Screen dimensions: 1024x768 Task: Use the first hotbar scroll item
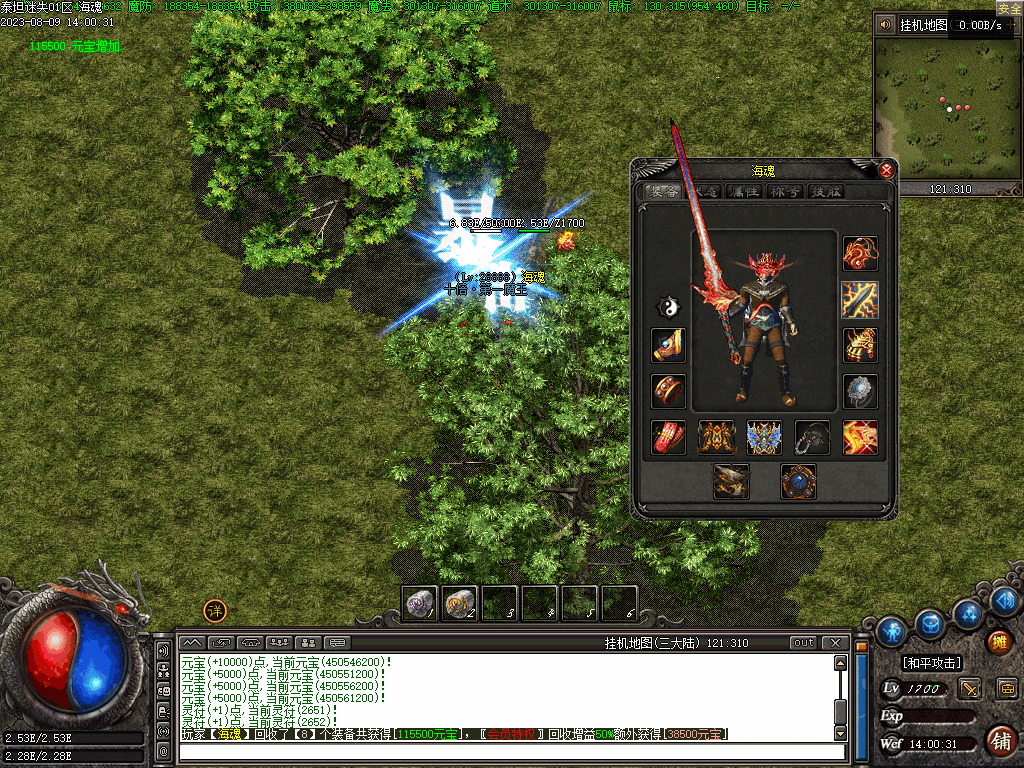click(x=420, y=603)
